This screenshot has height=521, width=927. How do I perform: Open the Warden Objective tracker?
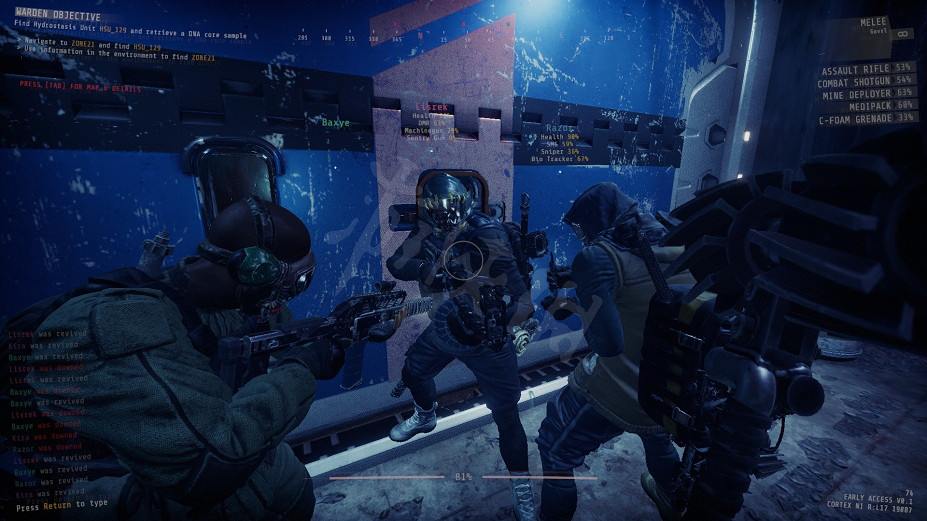[x=58, y=17]
